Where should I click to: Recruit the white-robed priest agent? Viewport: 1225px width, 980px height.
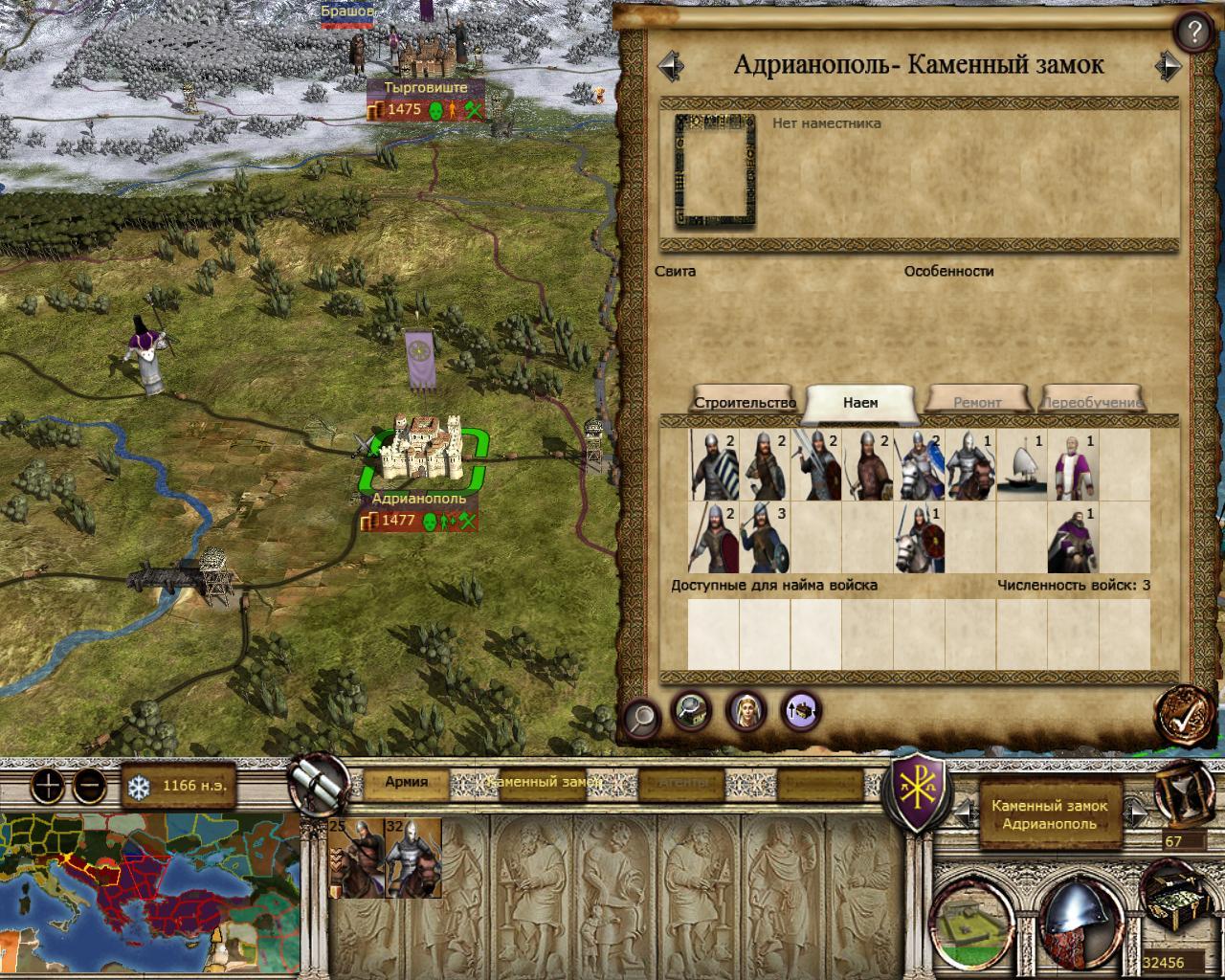point(1073,465)
